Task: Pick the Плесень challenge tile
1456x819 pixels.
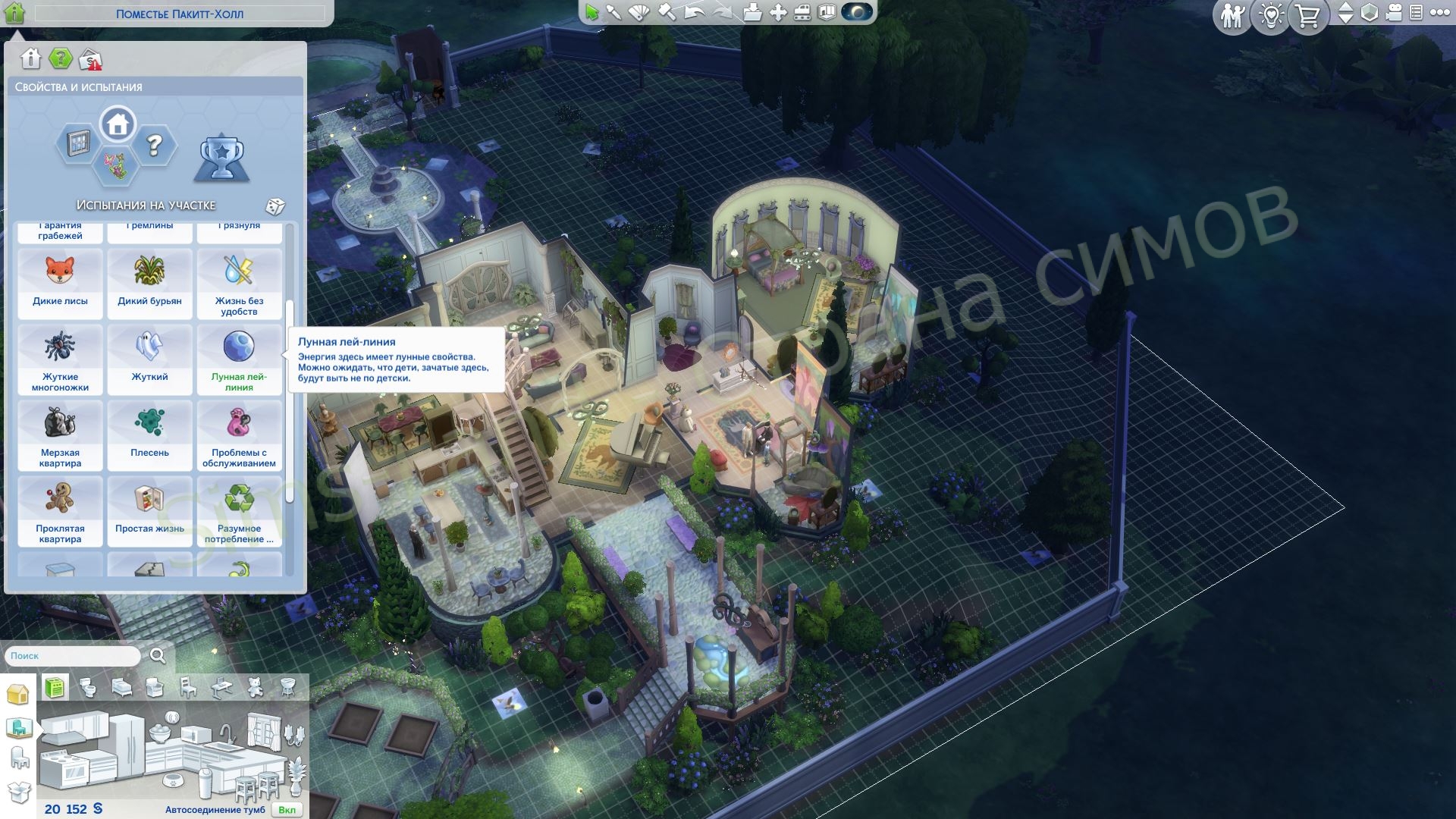Action: 149,435
